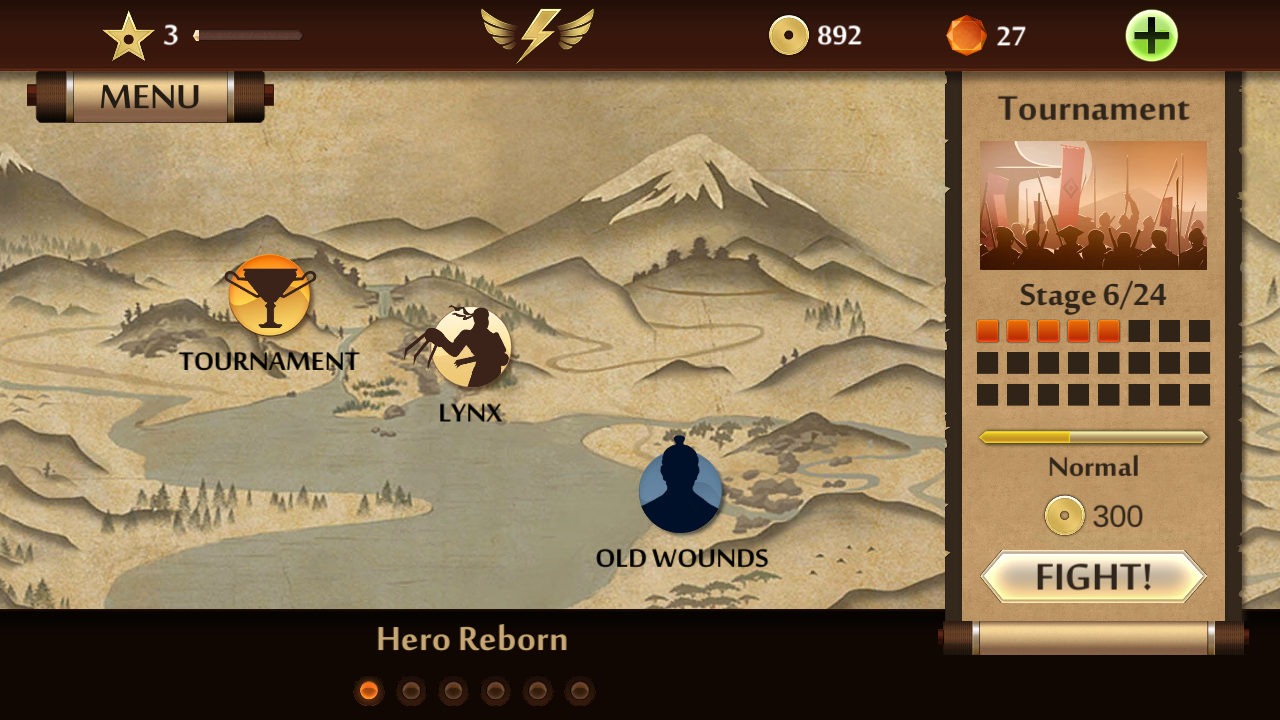Tap the green plus to add currency
The height and width of the screenshot is (720, 1280).
1151,36
